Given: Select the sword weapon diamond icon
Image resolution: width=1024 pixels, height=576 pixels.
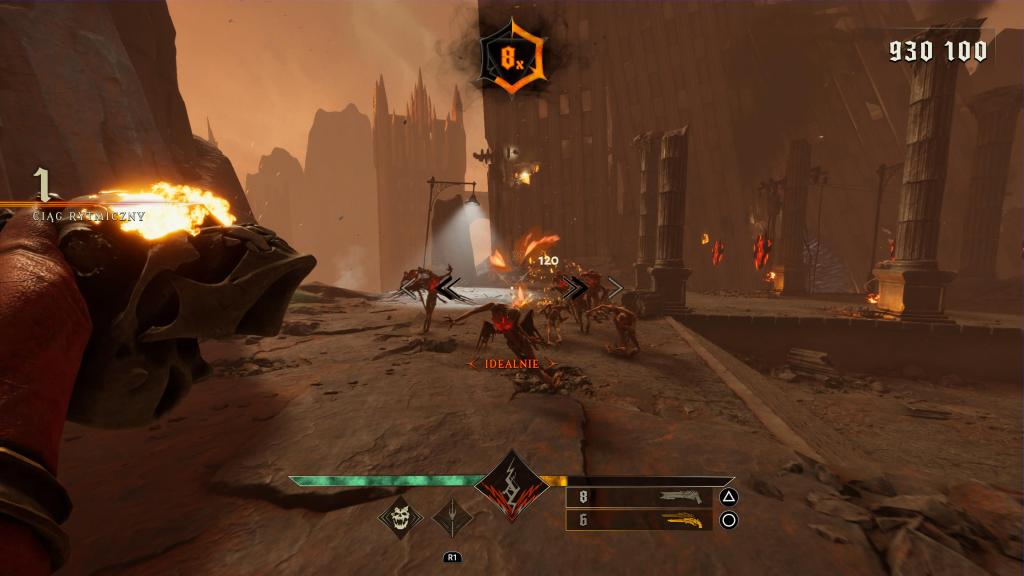Looking at the screenshot, I should pos(452,517).
